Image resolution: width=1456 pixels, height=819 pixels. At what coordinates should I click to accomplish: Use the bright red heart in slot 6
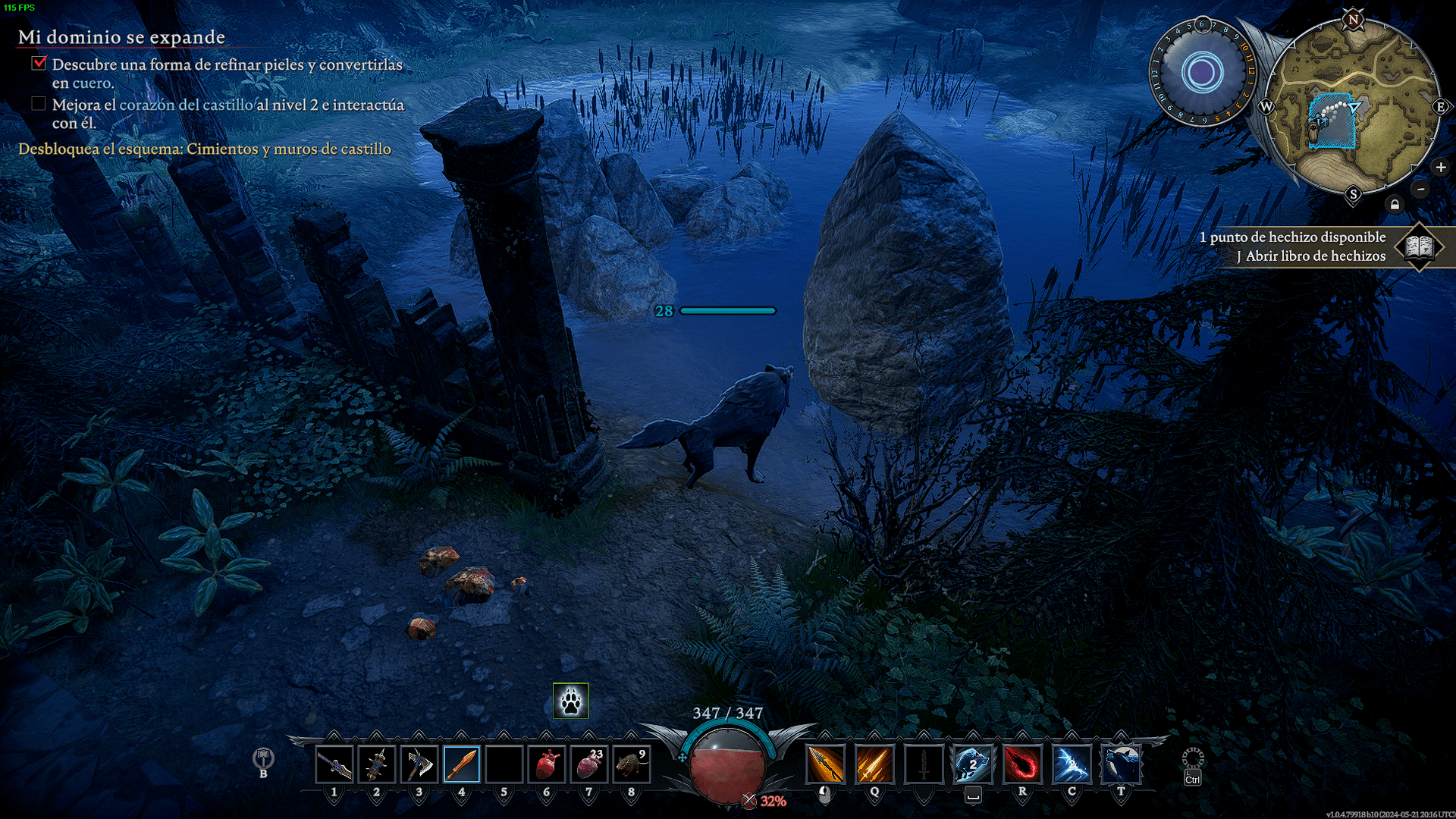pyautogui.click(x=547, y=764)
